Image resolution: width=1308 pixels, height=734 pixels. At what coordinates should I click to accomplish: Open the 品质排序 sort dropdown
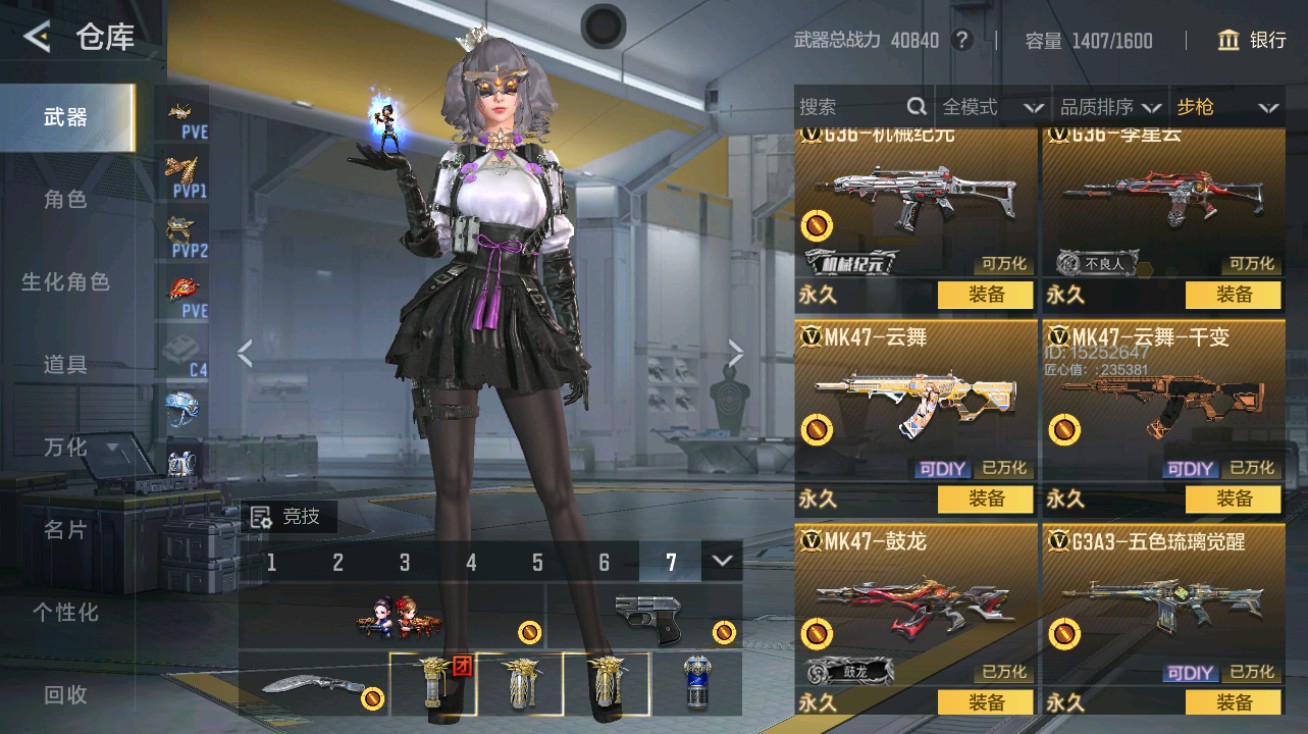pyautogui.click(x=1110, y=107)
